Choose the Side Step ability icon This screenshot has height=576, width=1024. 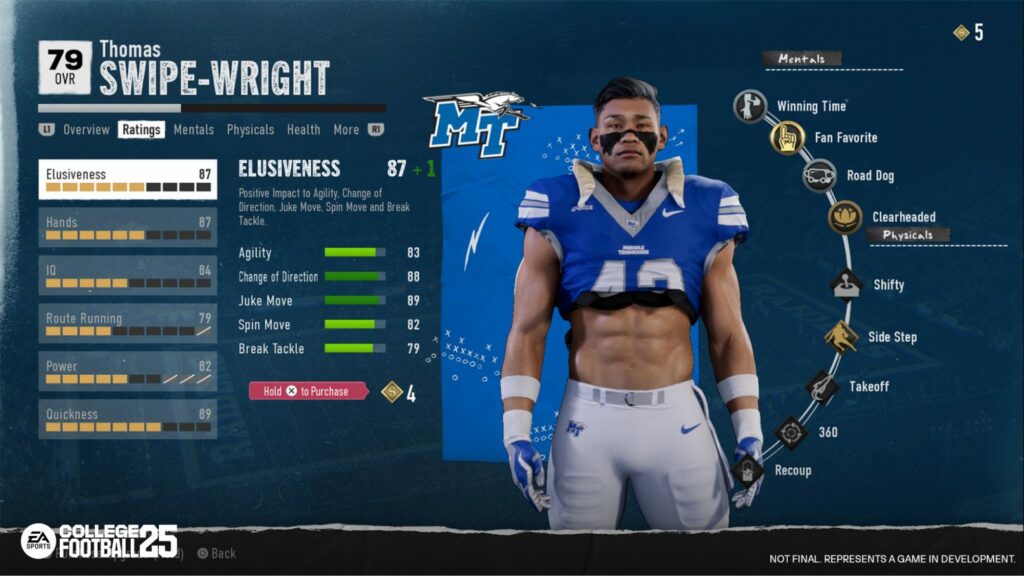click(x=841, y=337)
